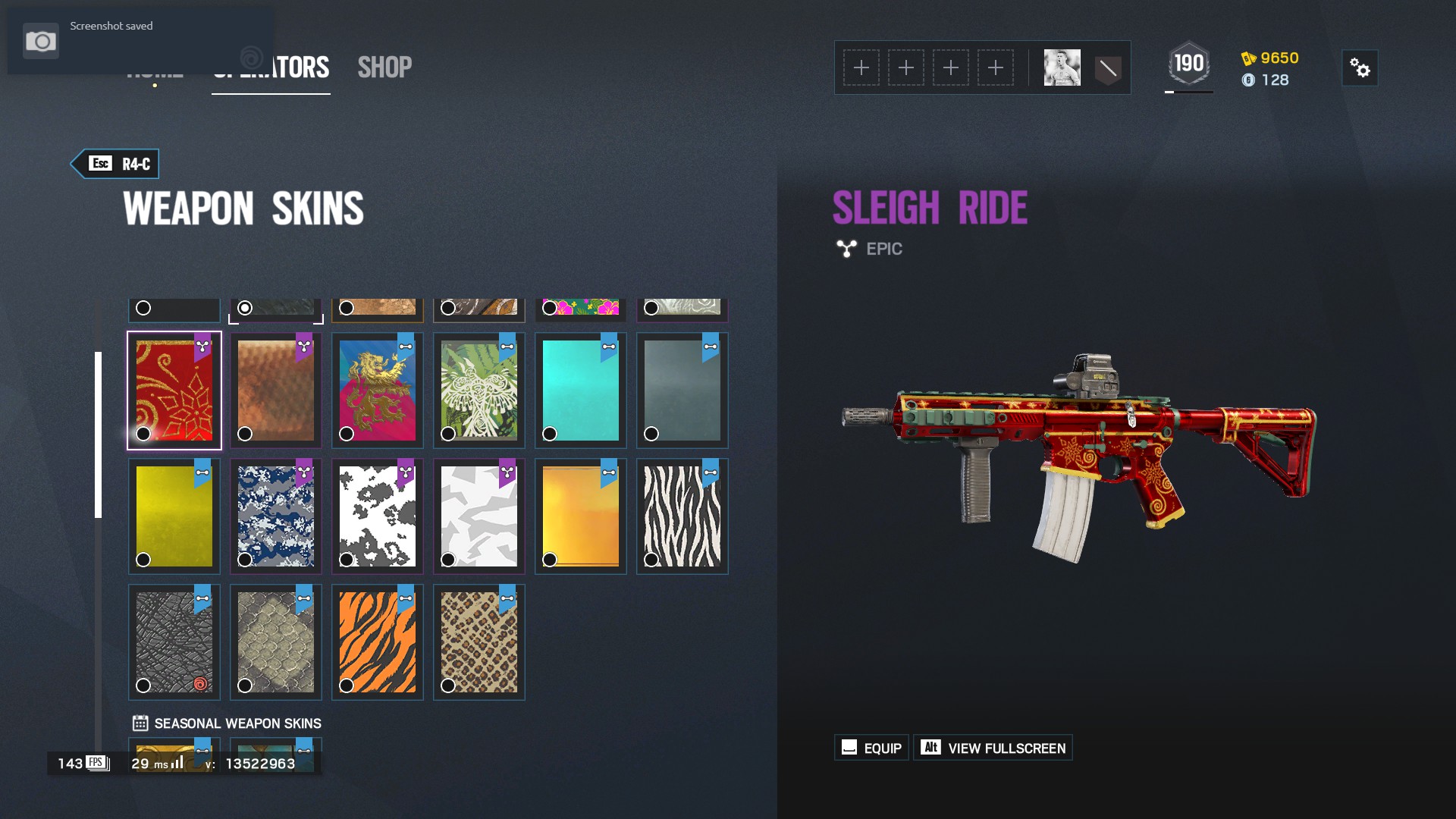The image size is (1456, 819).
Task: Select the zebra stripe skin radio button
Action: click(x=651, y=560)
